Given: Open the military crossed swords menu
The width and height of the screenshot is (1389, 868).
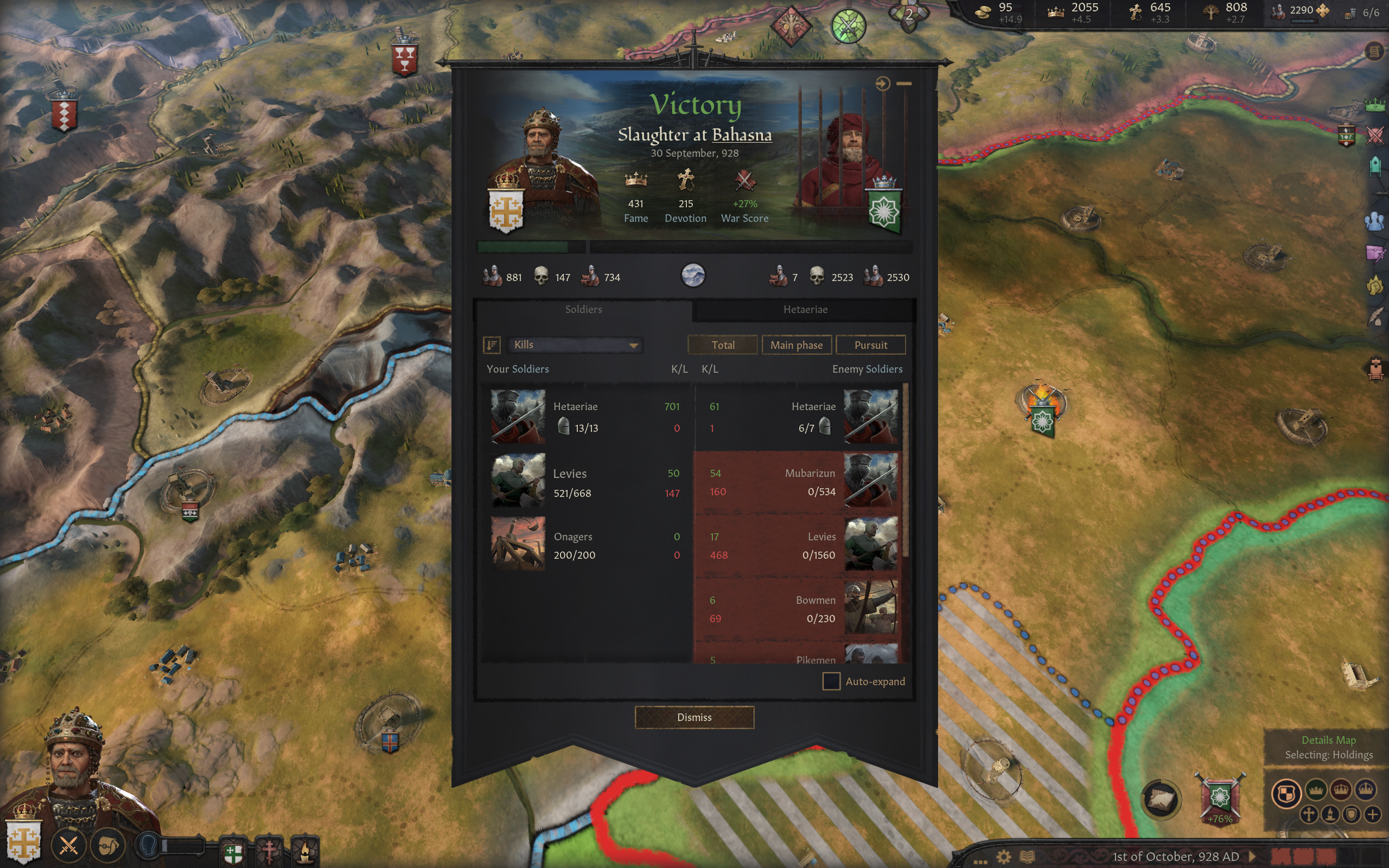Looking at the screenshot, I should 68,845.
